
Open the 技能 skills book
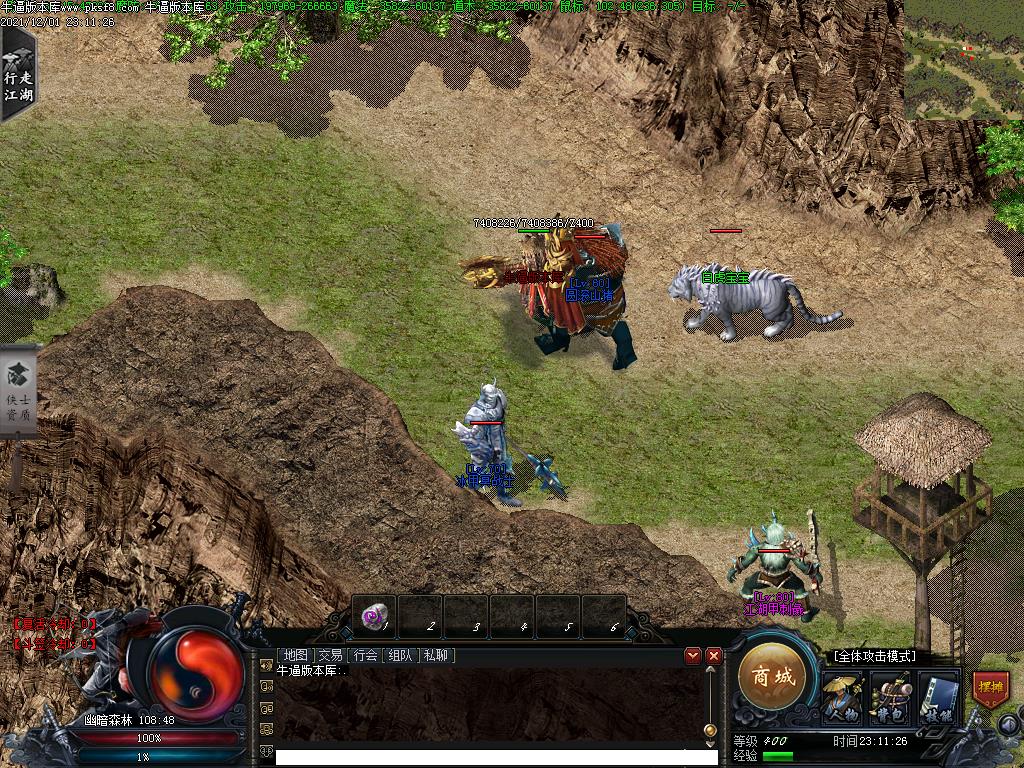(938, 697)
